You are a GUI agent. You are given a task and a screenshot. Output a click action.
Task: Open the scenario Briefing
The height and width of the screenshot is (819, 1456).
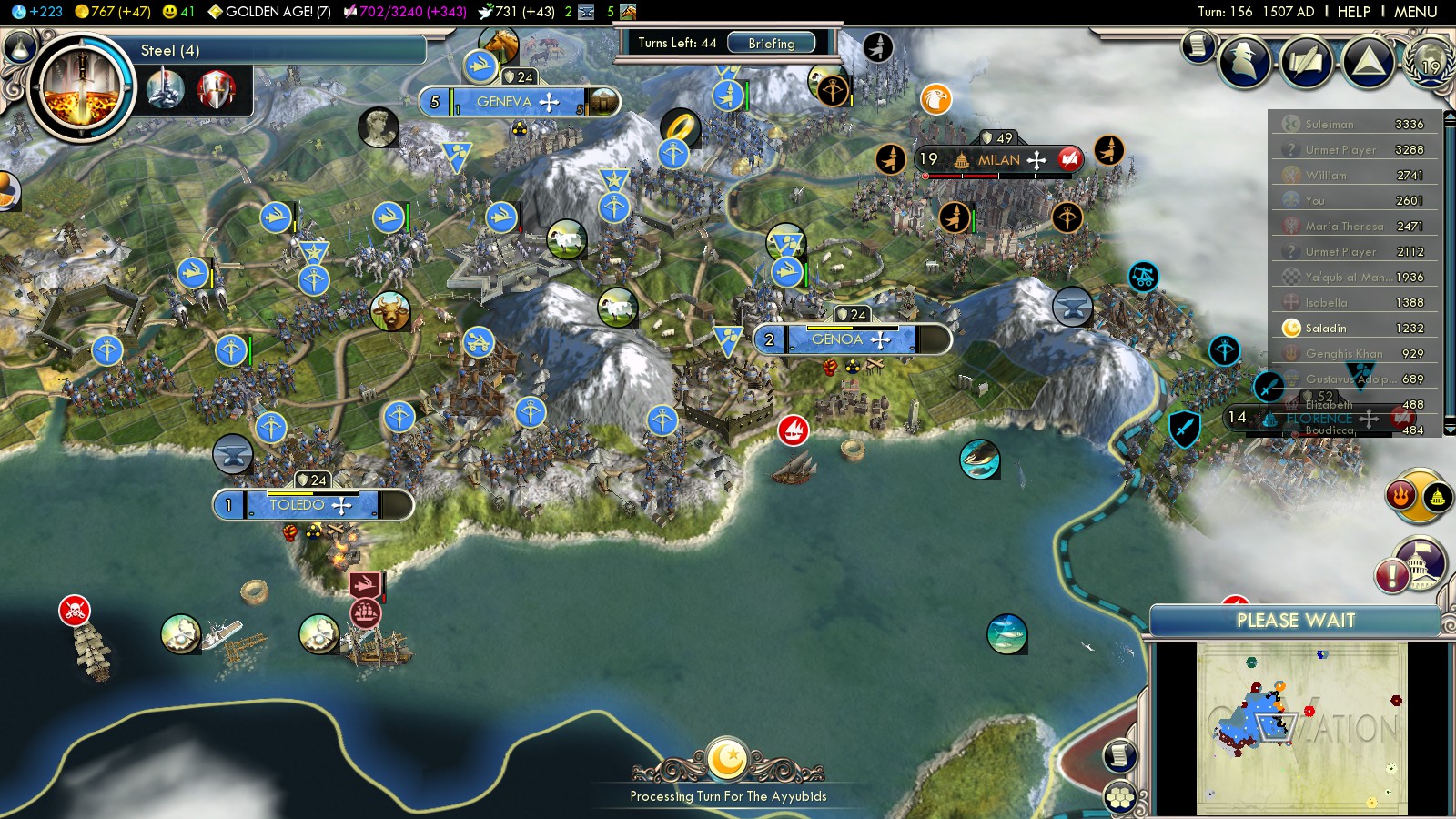(771, 43)
